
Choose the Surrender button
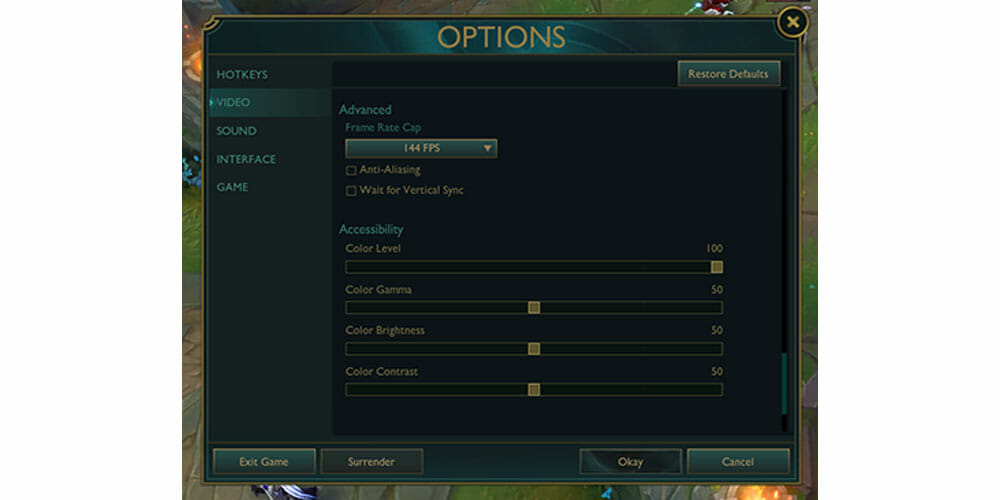coord(371,462)
